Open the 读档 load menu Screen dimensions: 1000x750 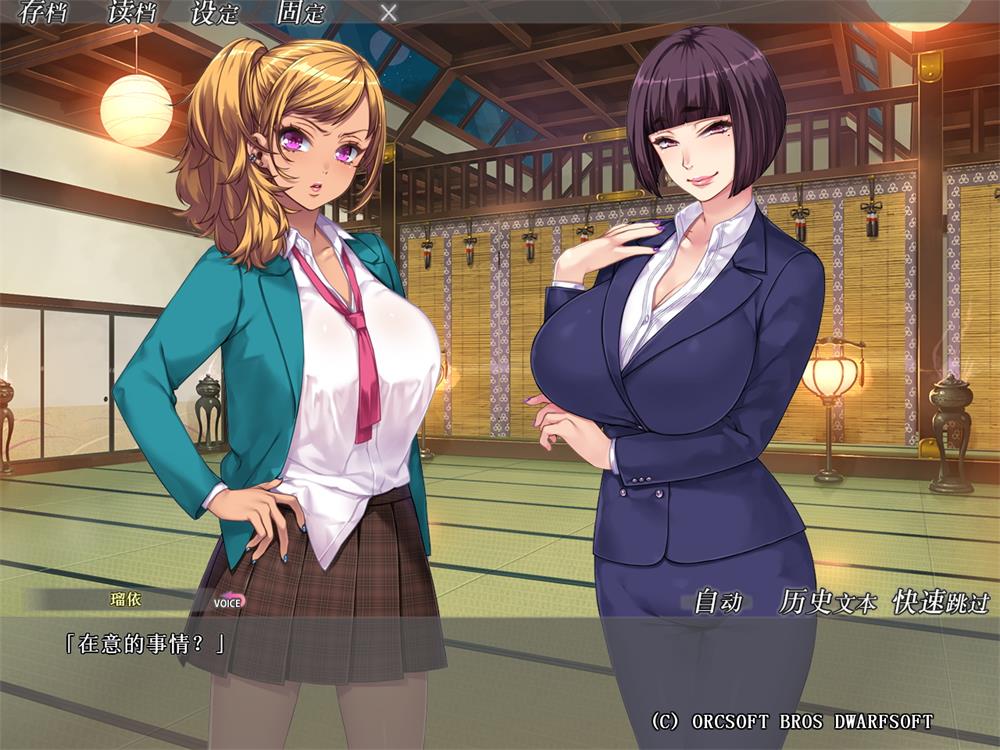tap(130, 13)
